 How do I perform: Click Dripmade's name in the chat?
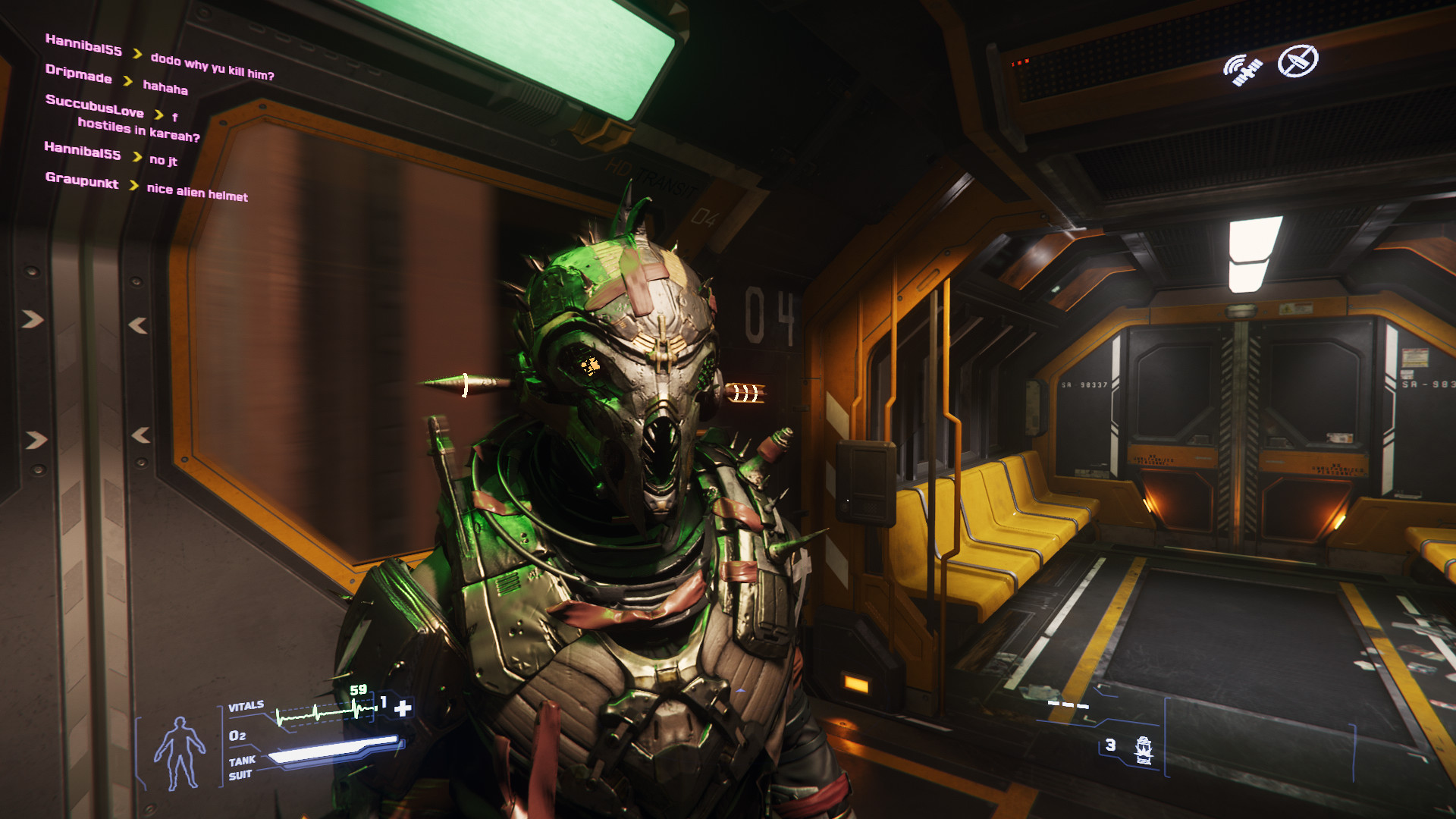tap(79, 74)
